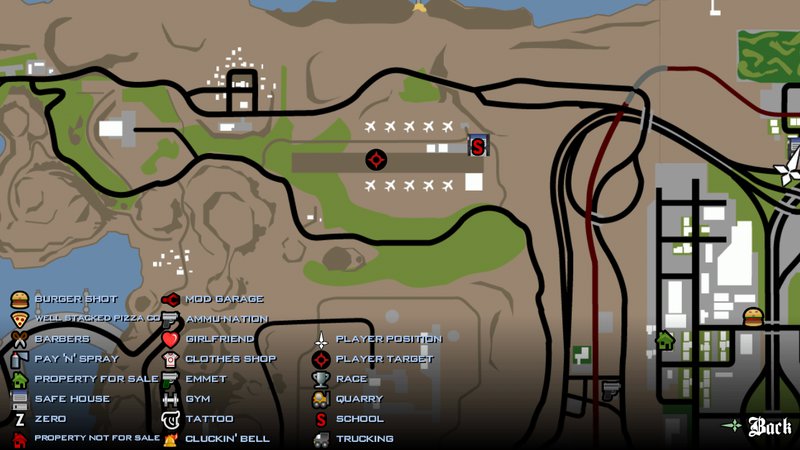
Task: Choose the Cluckin' Bell legend entry
Action: (x=214, y=439)
